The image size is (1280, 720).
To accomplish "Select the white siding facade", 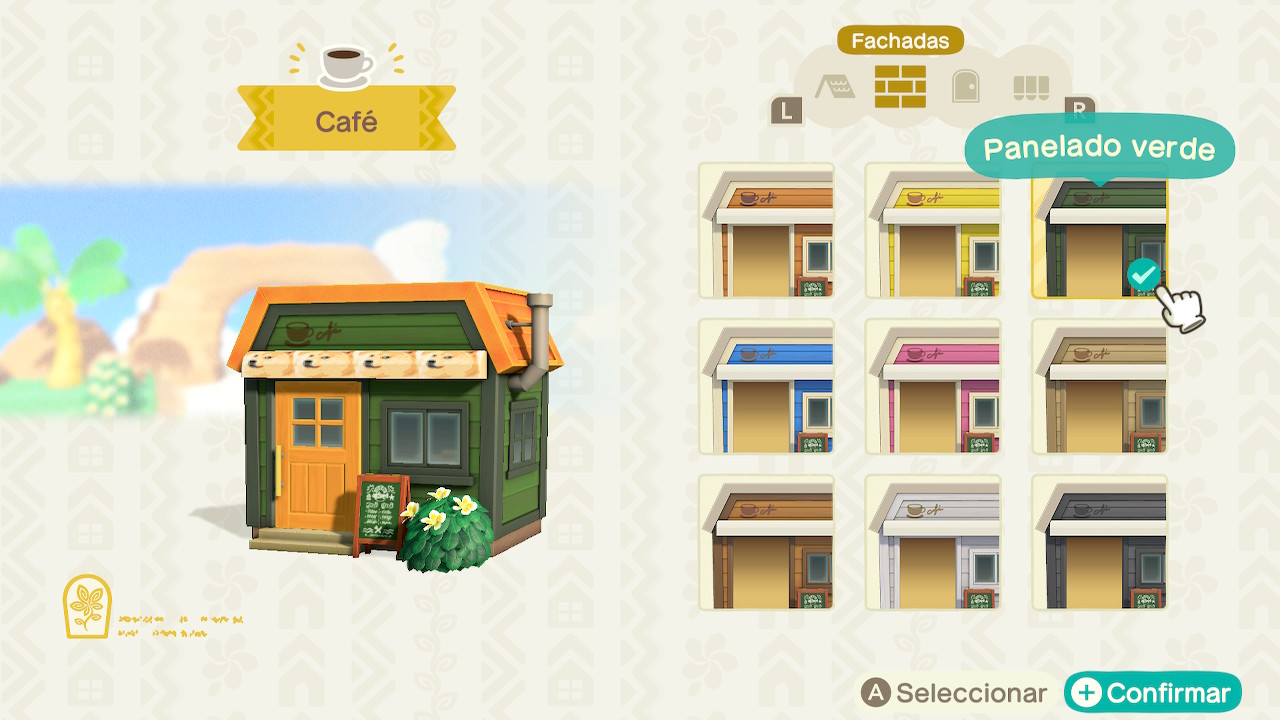I will point(933,543).
